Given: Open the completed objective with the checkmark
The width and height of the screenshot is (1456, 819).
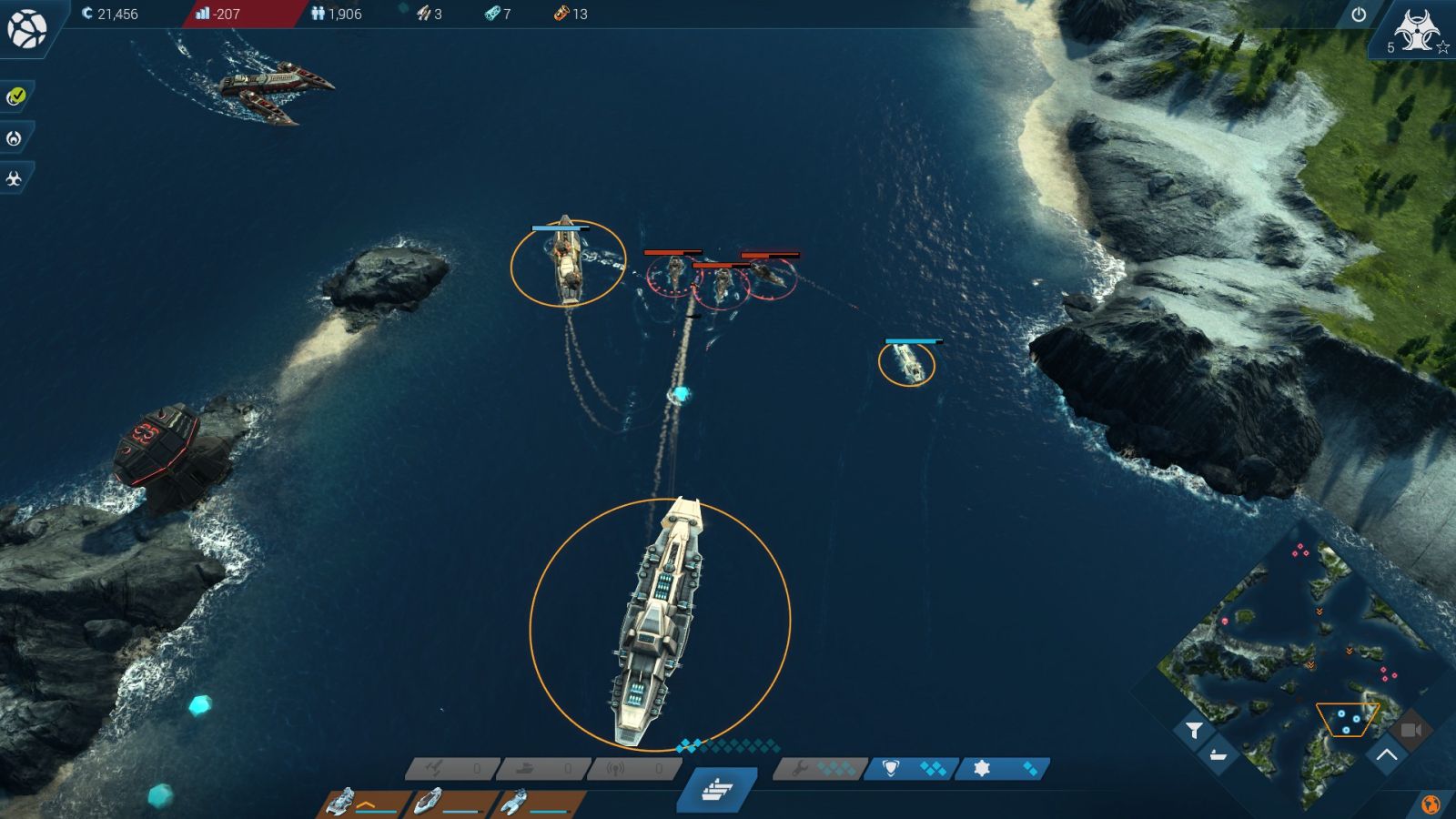Looking at the screenshot, I should click(x=15, y=96).
